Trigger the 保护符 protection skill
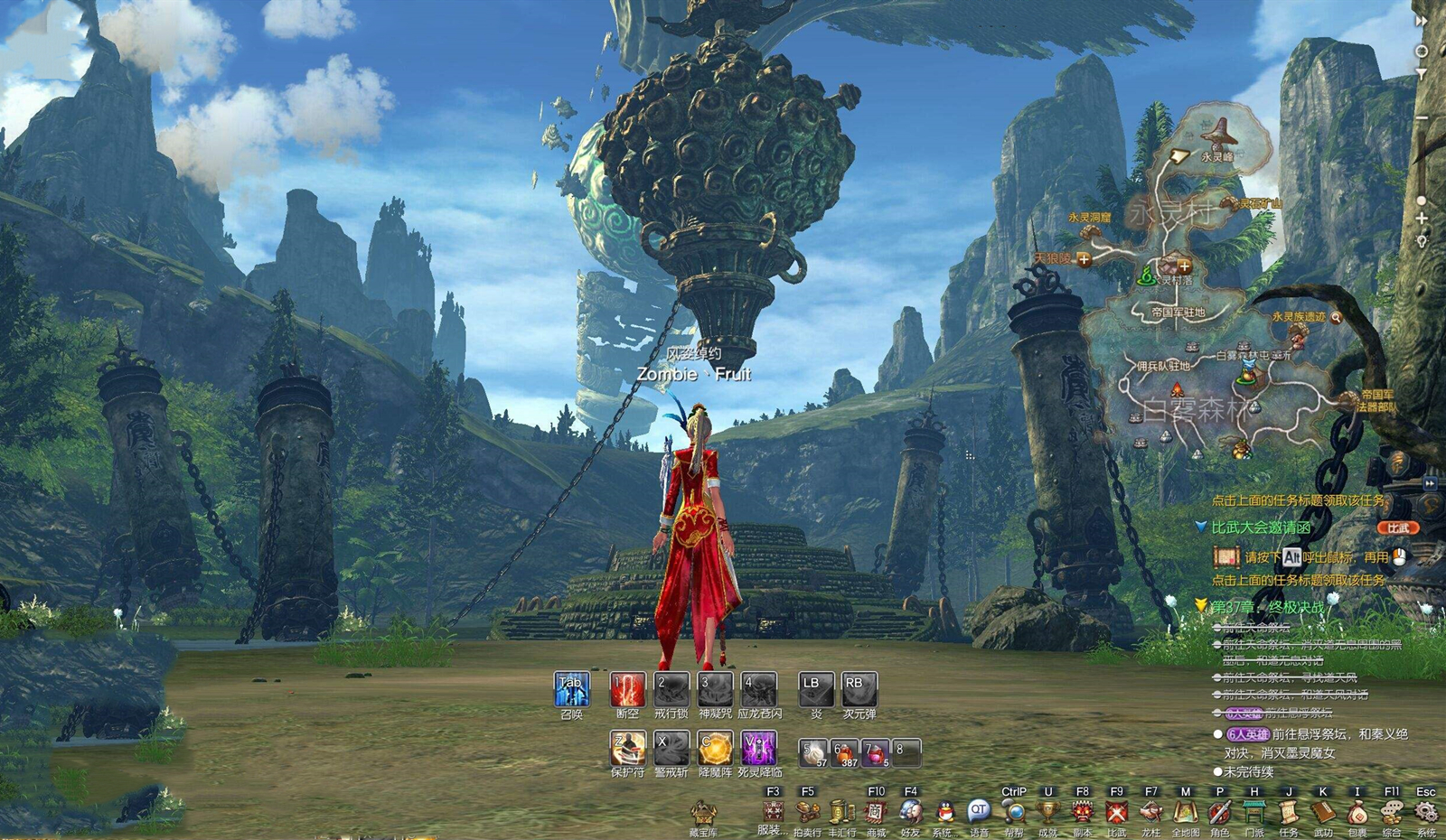This screenshot has width=1446, height=840. pyautogui.click(x=627, y=748)
